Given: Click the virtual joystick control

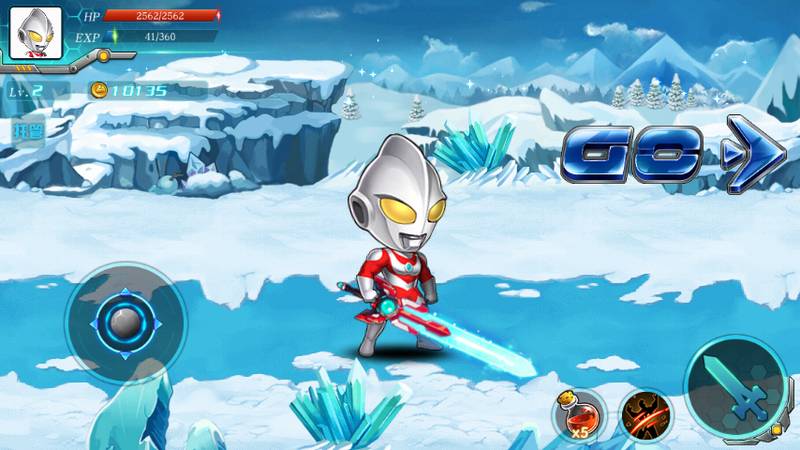Looking at the screenshot, I should click(x=126, y=323).
